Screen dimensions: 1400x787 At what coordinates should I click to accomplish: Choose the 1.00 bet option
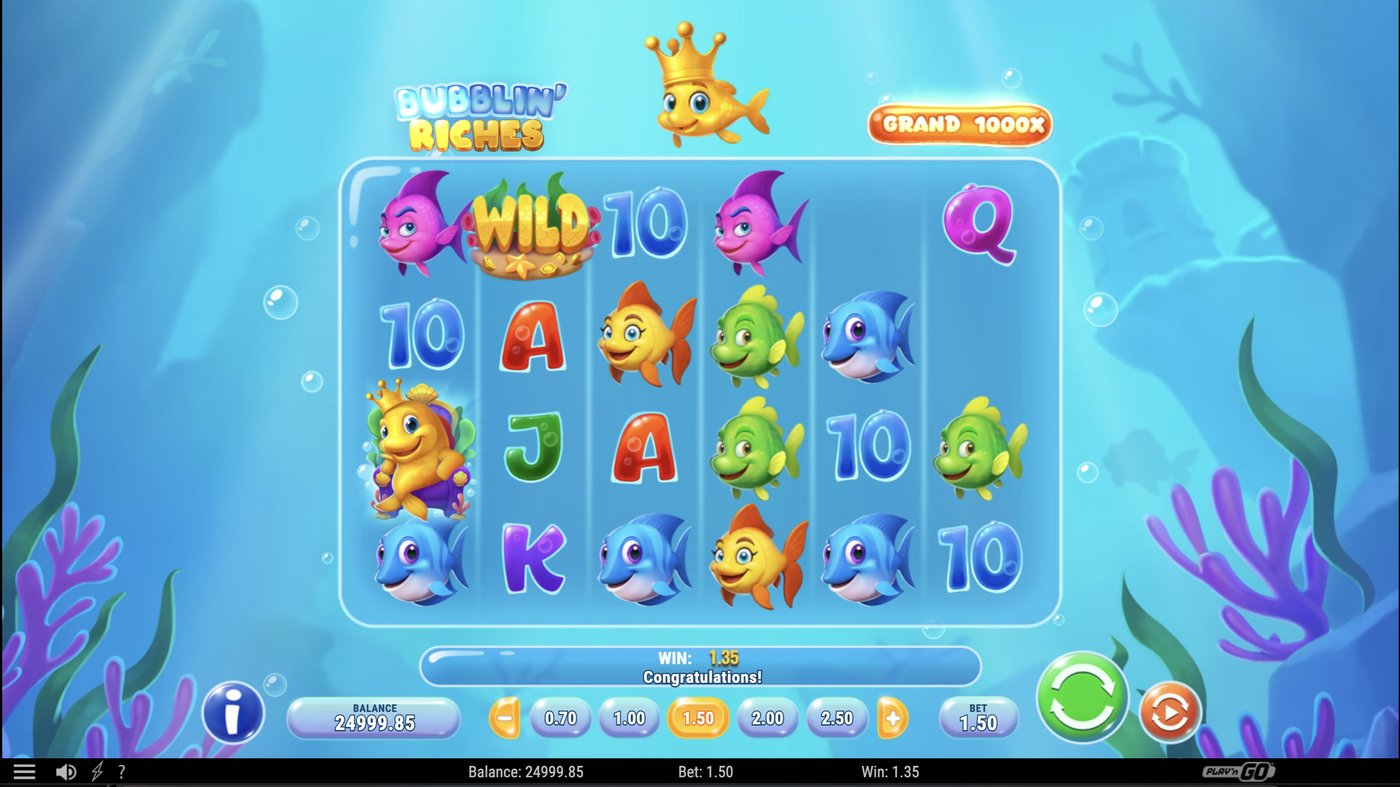click(x=629, y=718)
